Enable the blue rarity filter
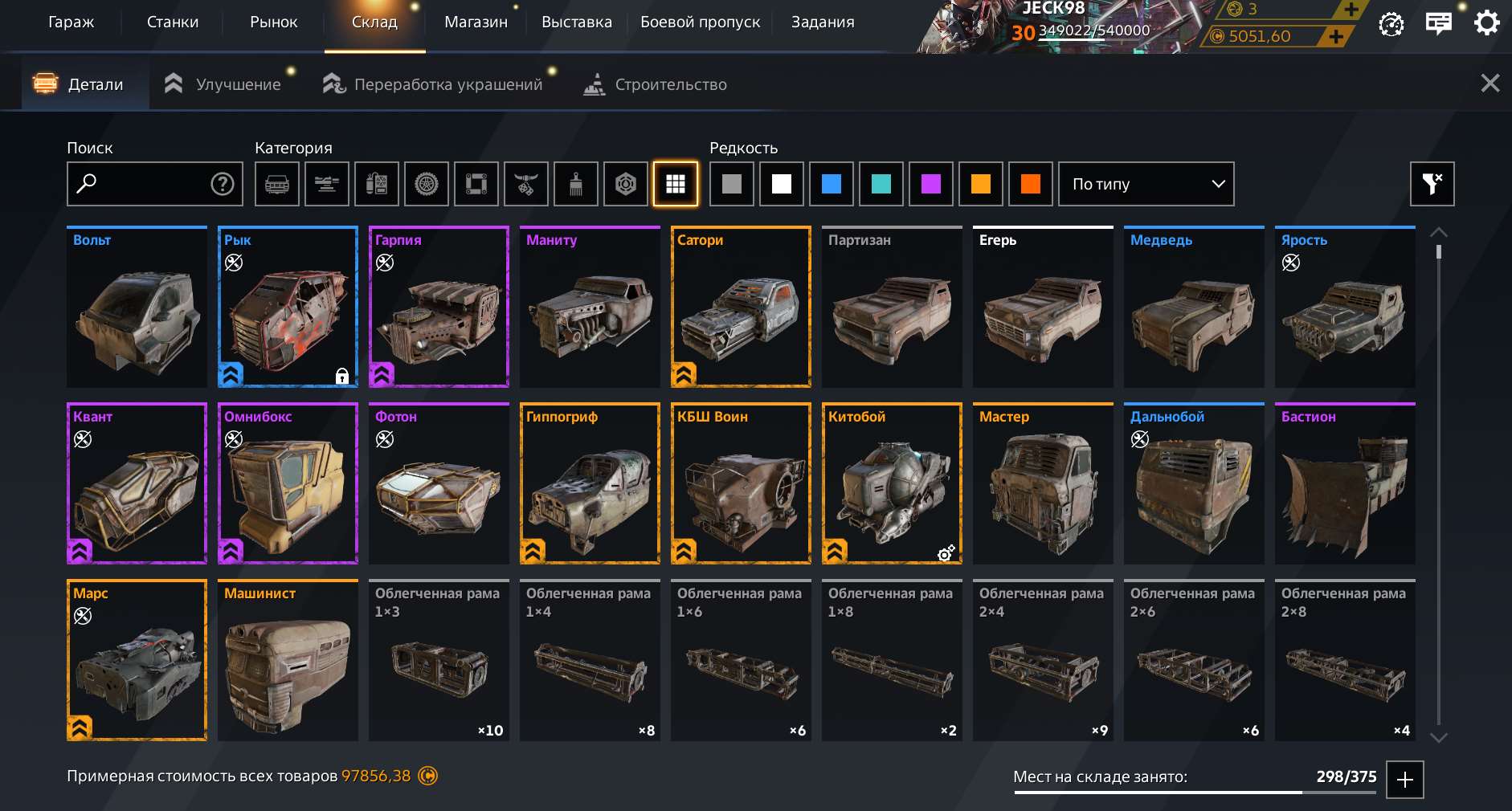This screenshot has height=811, width=1512. [x=832, y=184]
